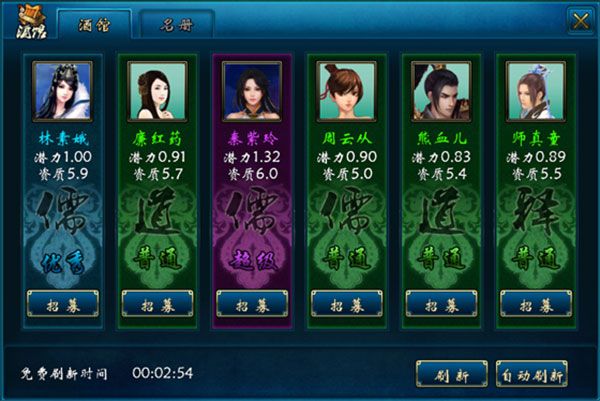
Task: Recruit 康红药 with the 招募 button
Action: coord(157,303)
